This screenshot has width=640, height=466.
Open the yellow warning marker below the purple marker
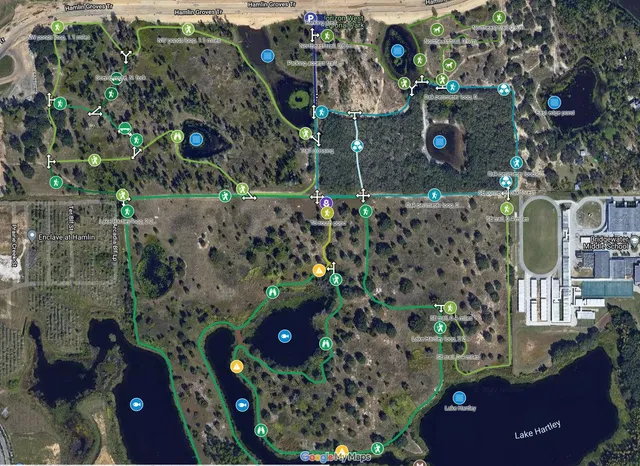click(x=319, y=270)
